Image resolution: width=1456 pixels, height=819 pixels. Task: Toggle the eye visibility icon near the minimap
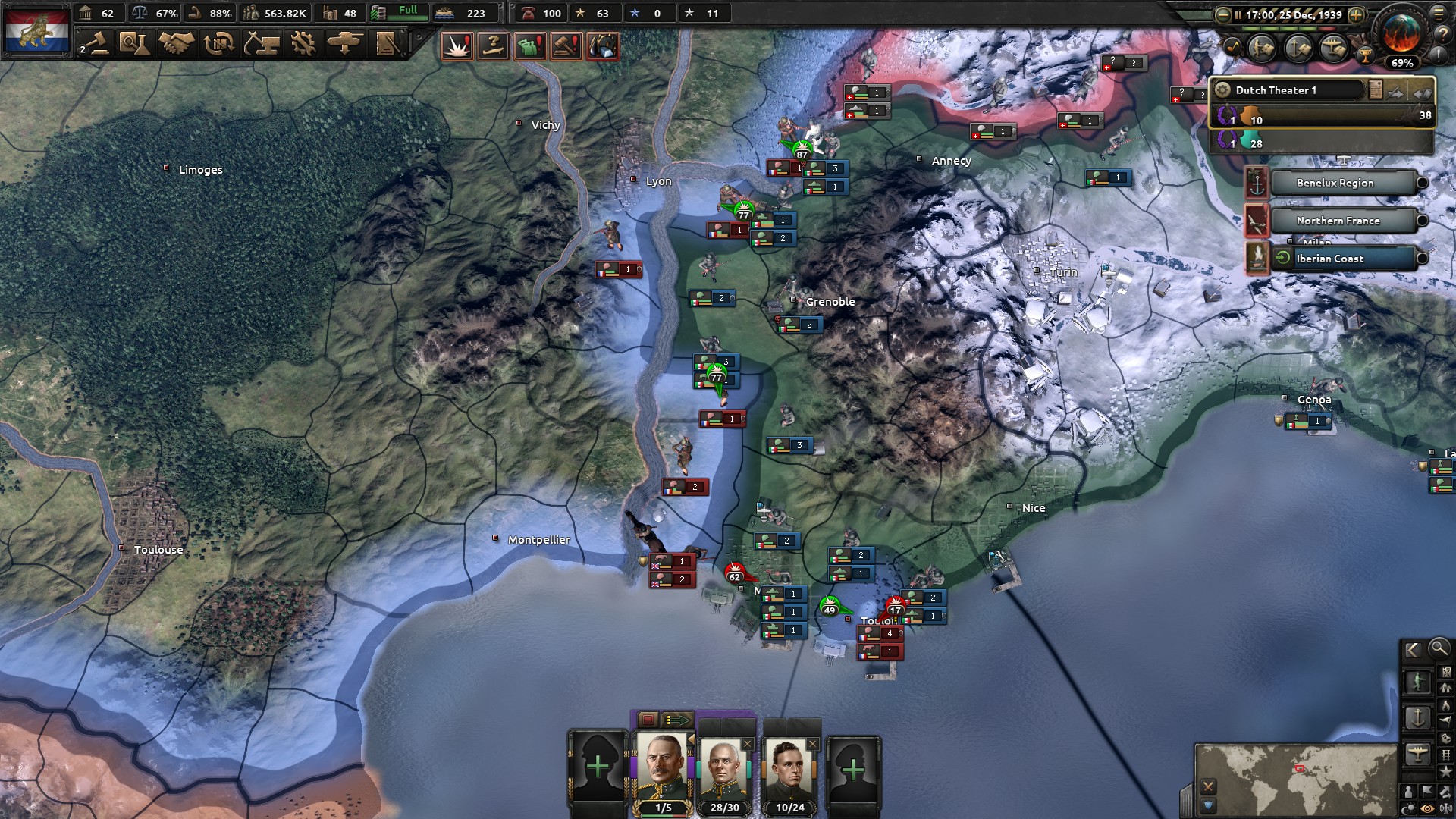pyautogui.click(x=1427, y=807)
